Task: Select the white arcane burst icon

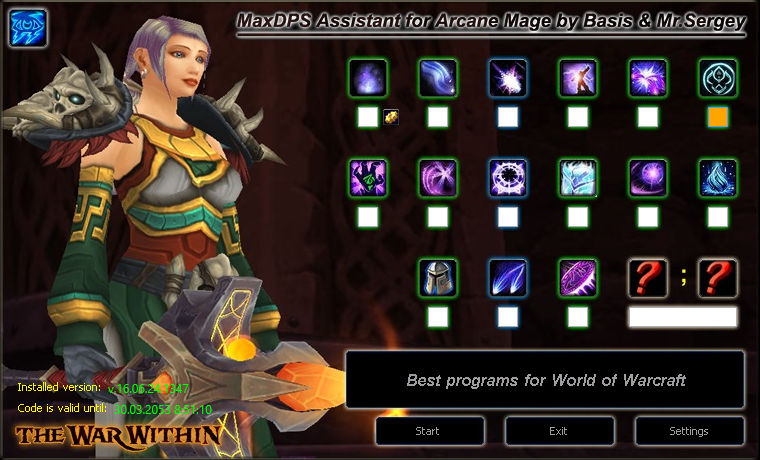Action: tap(508, 78)
